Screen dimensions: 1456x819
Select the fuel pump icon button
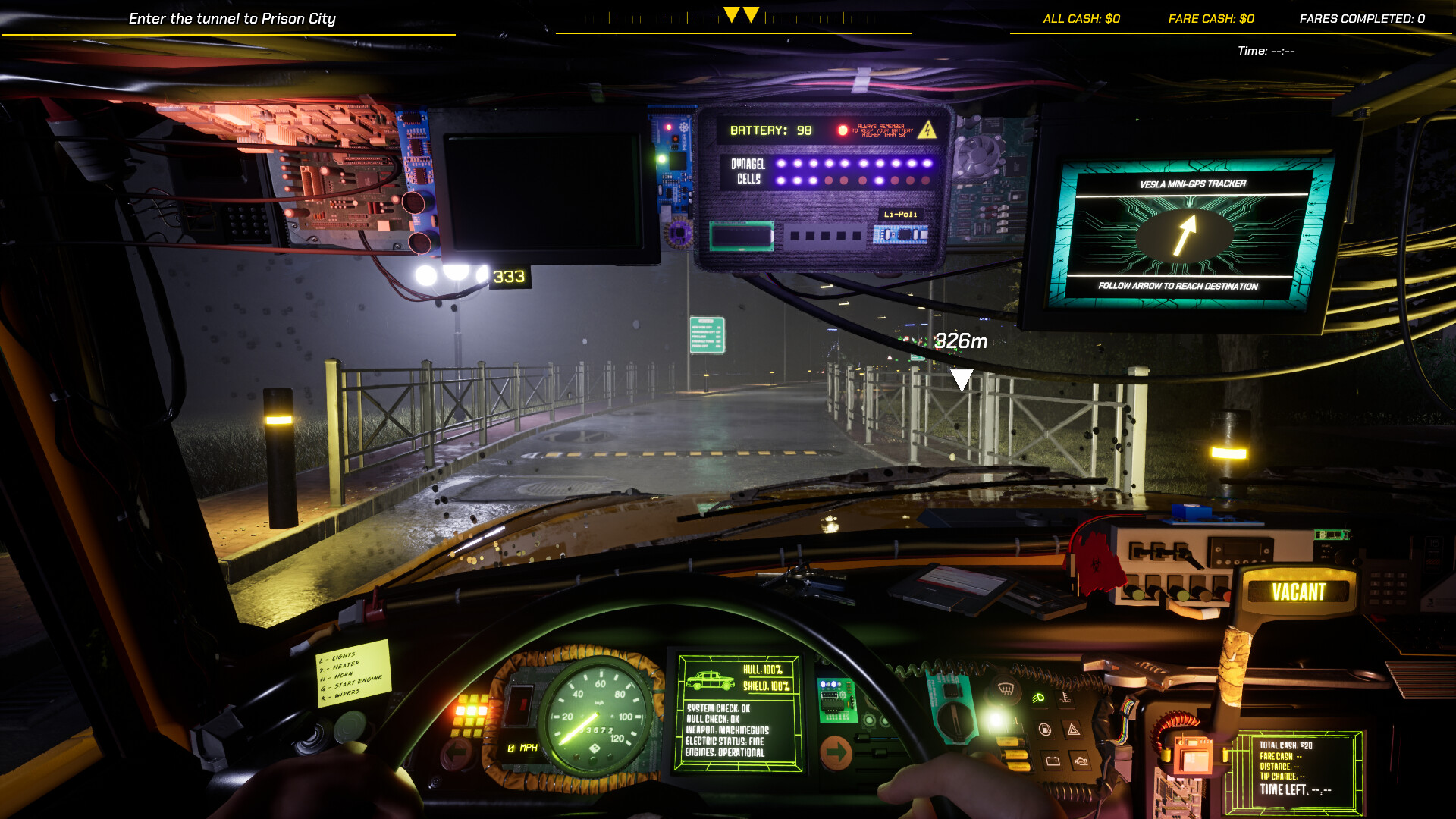(x=1044, y=730)
